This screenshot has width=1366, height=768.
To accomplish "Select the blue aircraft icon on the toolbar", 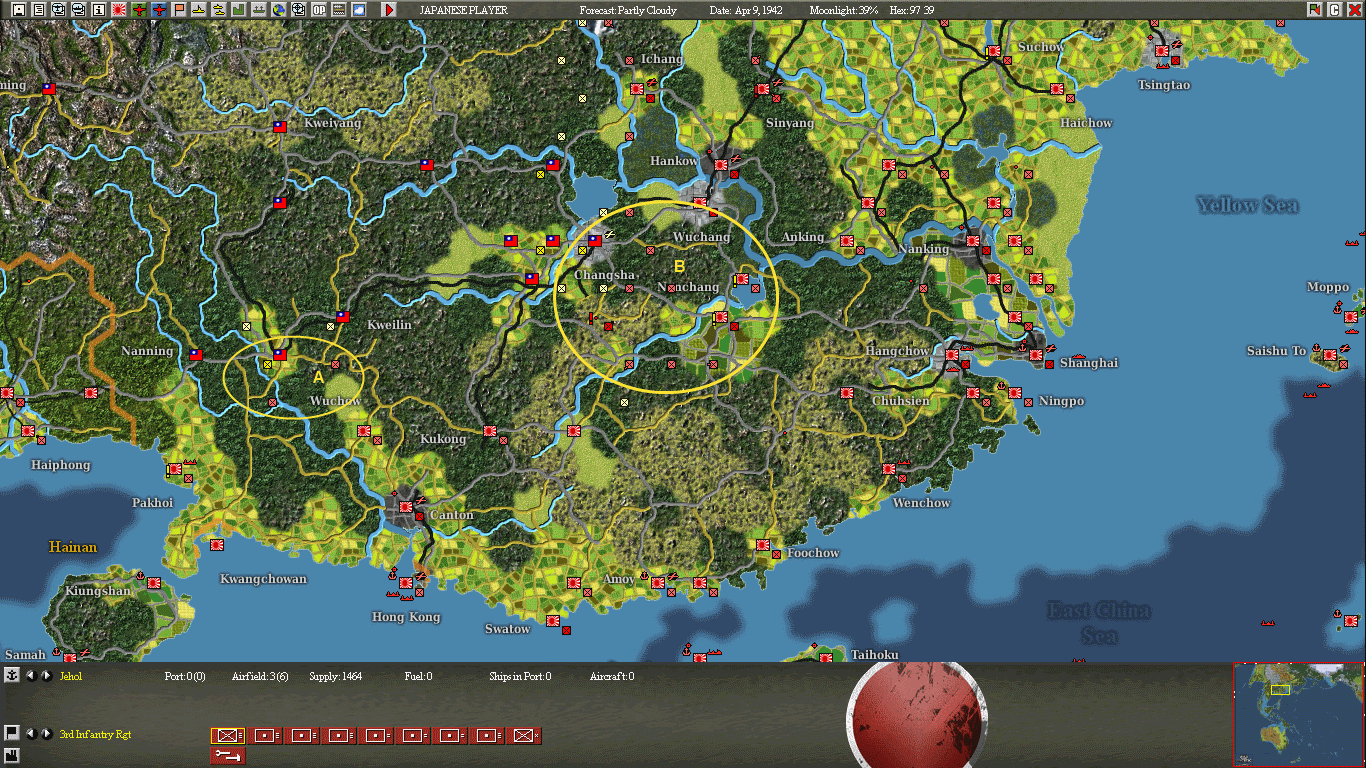I will coord(159,10).
